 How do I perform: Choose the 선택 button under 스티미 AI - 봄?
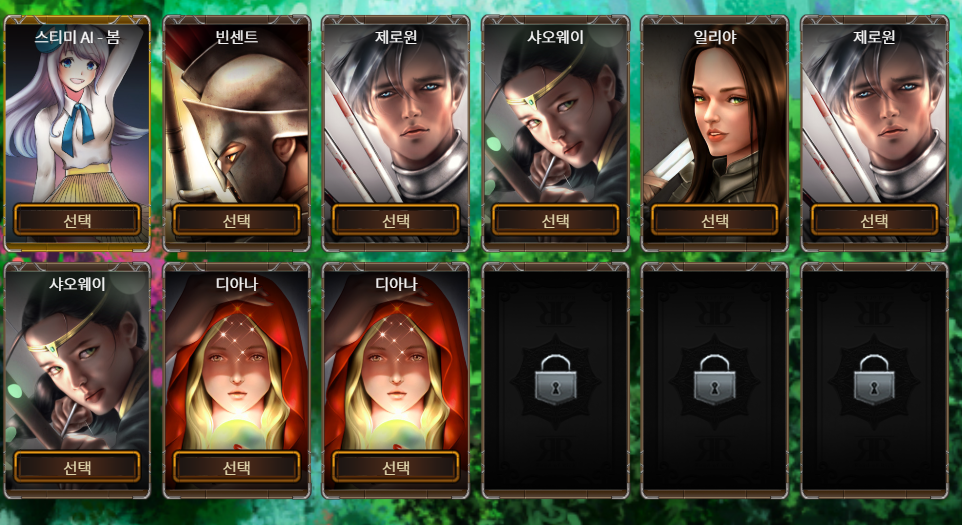coord(77,220)
